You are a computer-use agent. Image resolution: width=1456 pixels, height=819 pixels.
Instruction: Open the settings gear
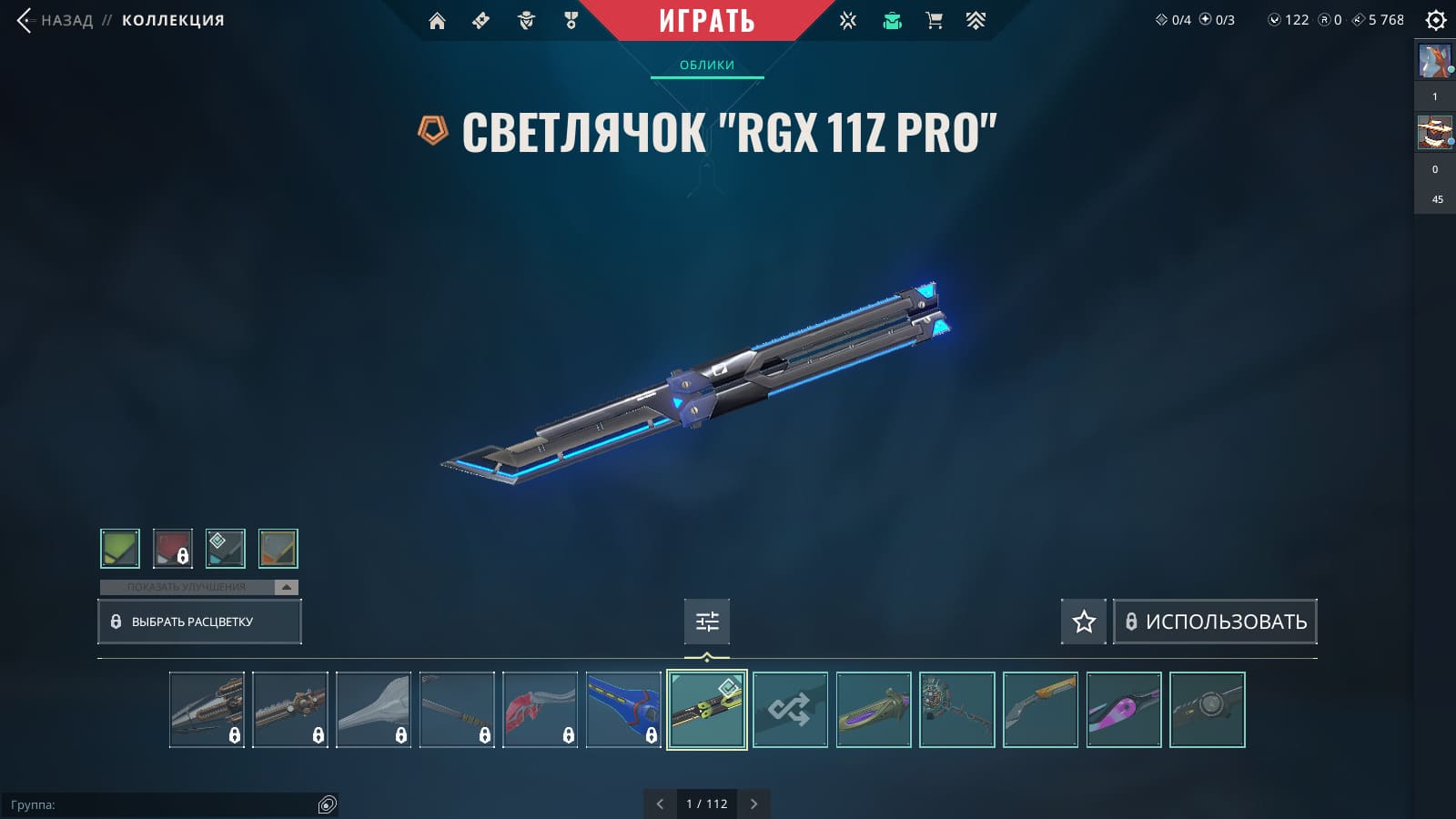pos(1436,20)
